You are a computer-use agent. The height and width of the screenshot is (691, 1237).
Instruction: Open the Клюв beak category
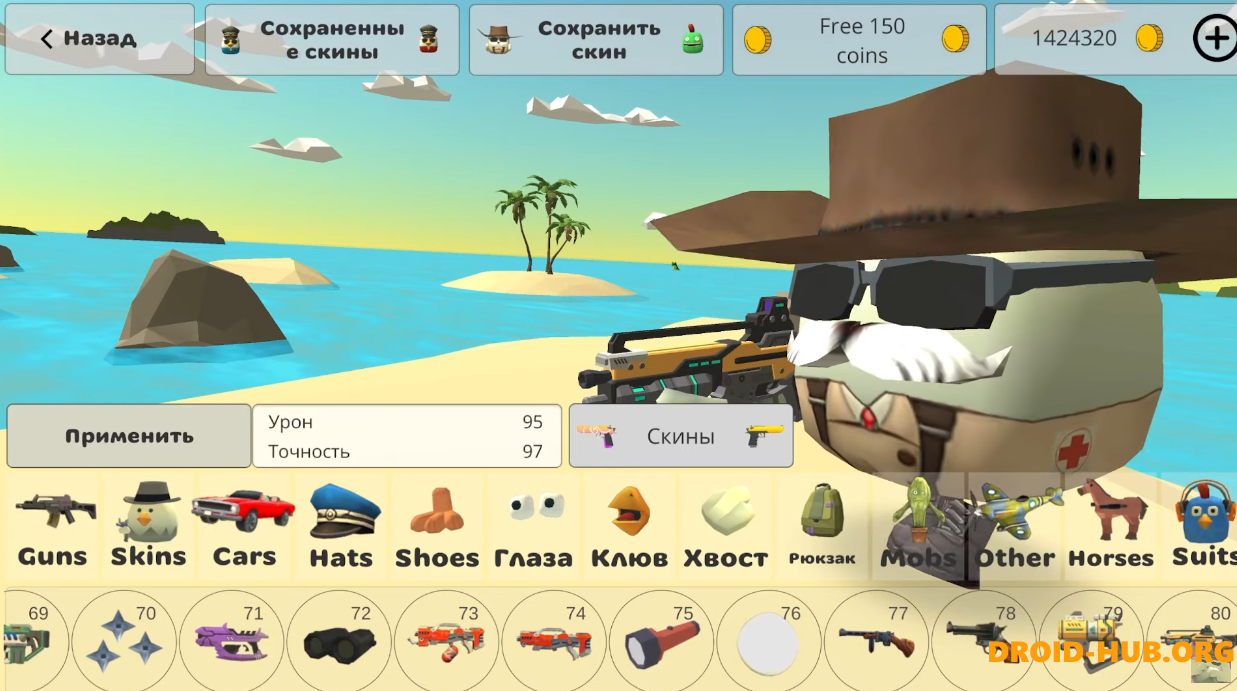pos(629,527)
